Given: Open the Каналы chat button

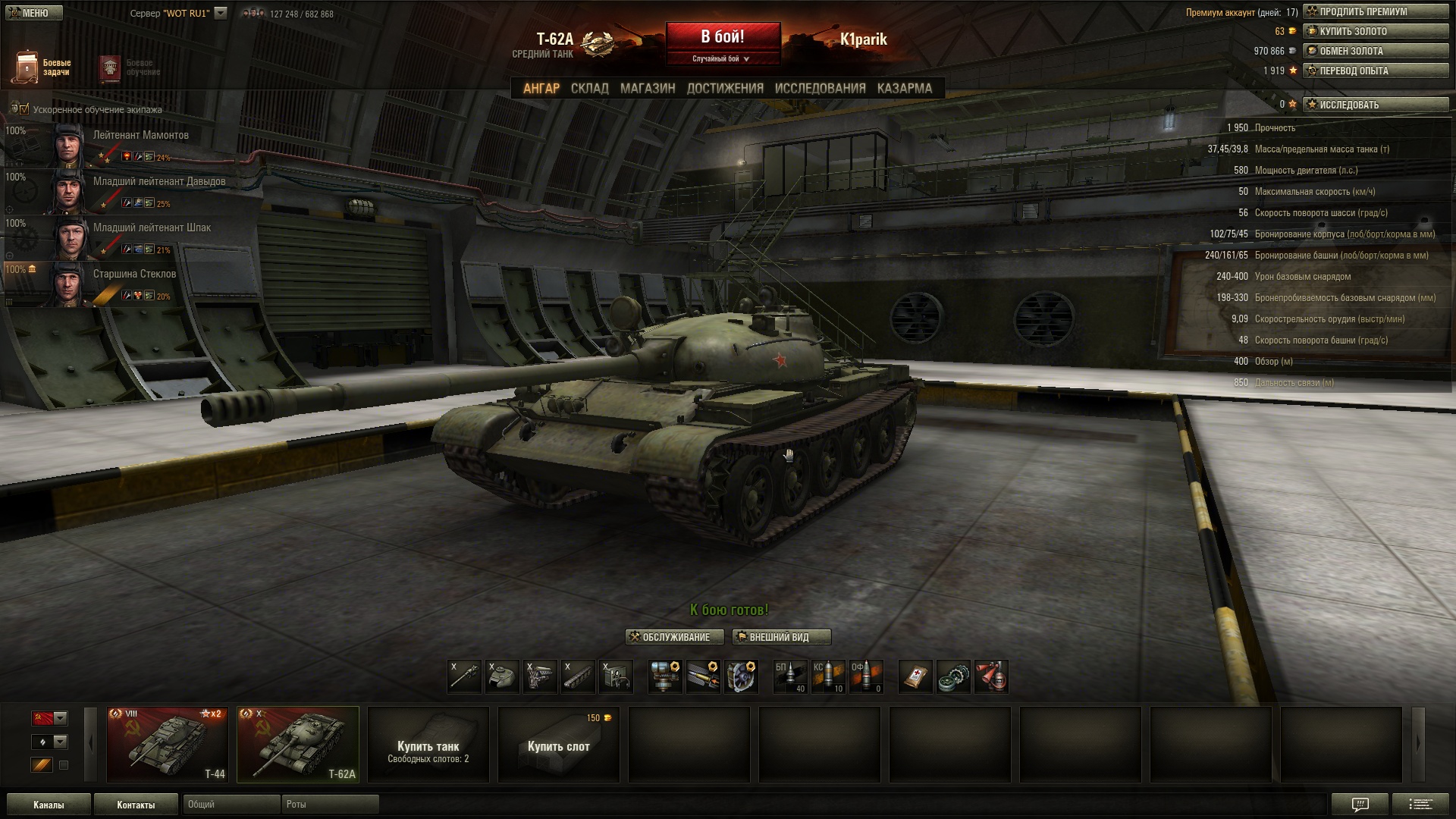Looking at the screenshot, I should pyautogui.click(x=49, y=805).
